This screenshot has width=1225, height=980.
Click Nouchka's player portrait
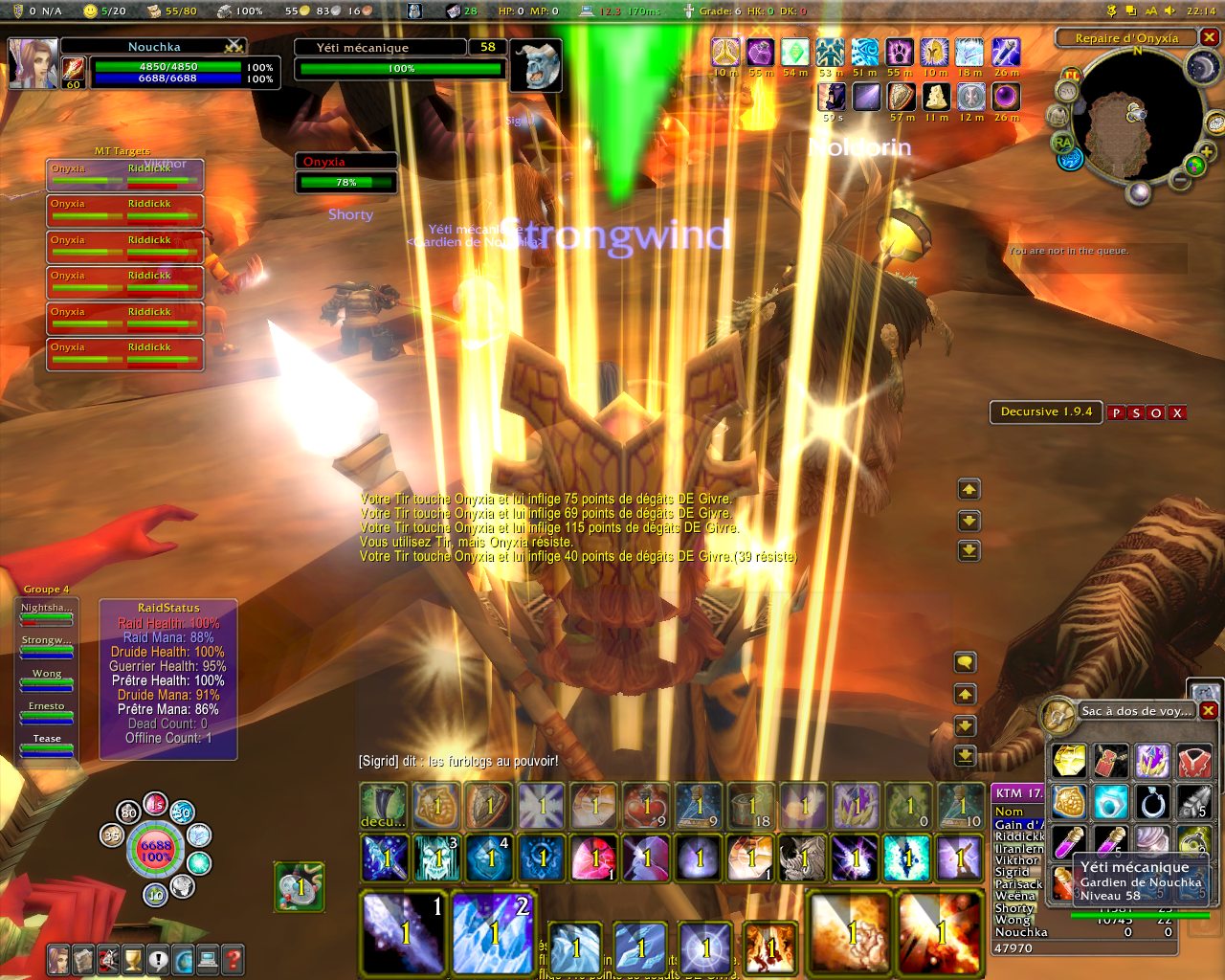point(33,63)
